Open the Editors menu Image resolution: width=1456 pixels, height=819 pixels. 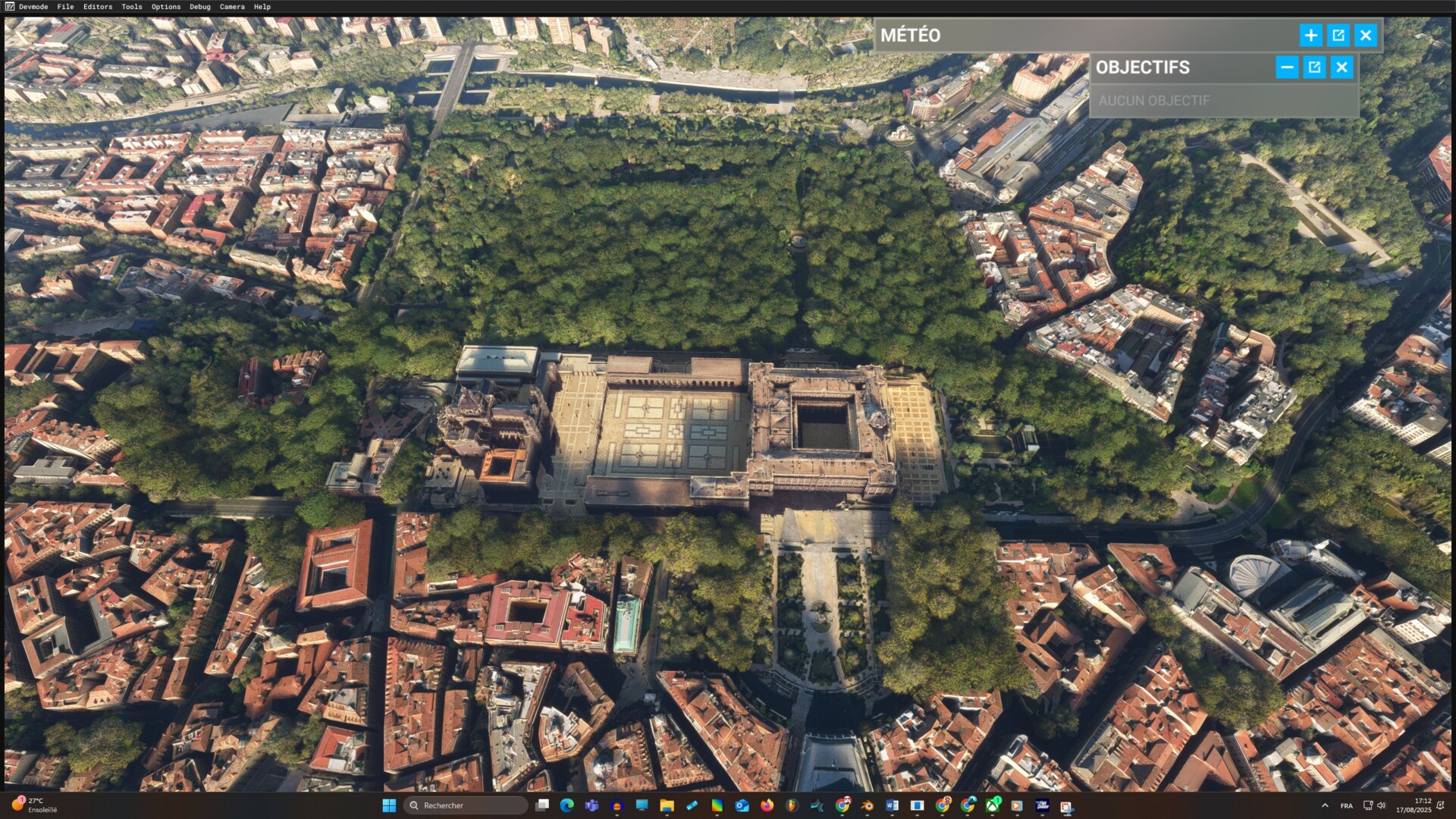pyautogui.click(x=98, y=7)
